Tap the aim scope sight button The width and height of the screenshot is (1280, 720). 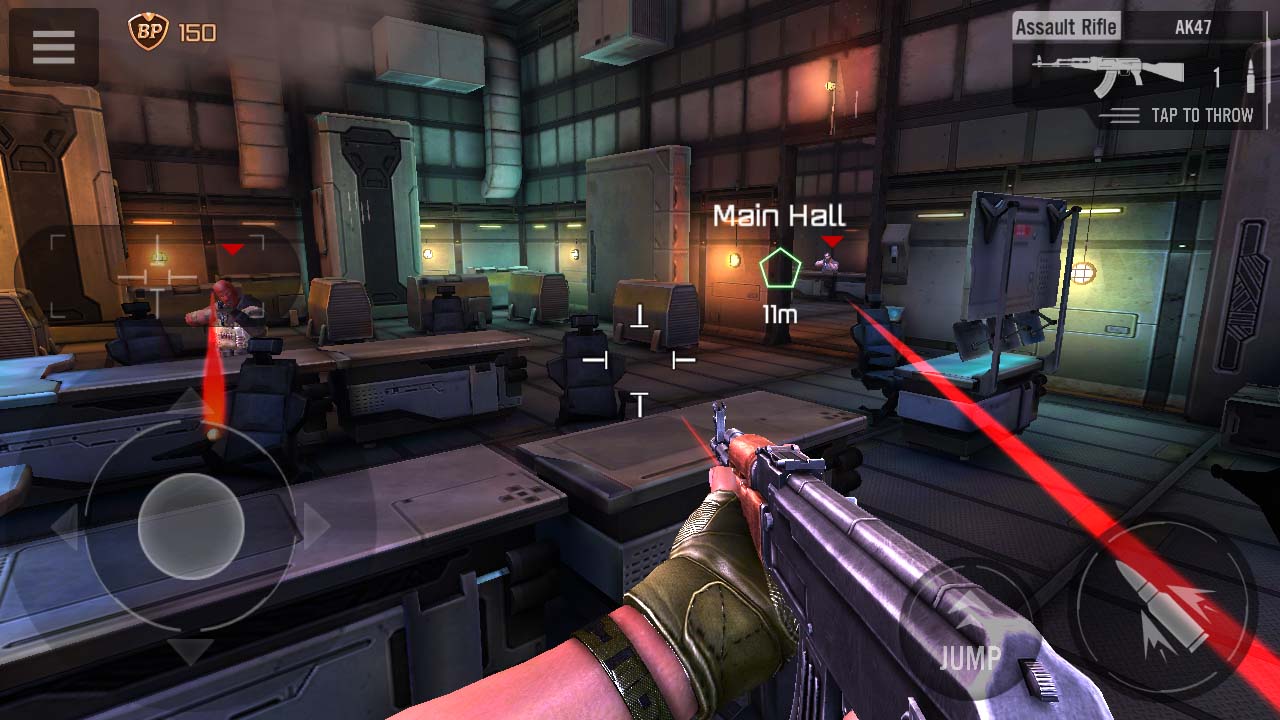[x=158, y=277]
